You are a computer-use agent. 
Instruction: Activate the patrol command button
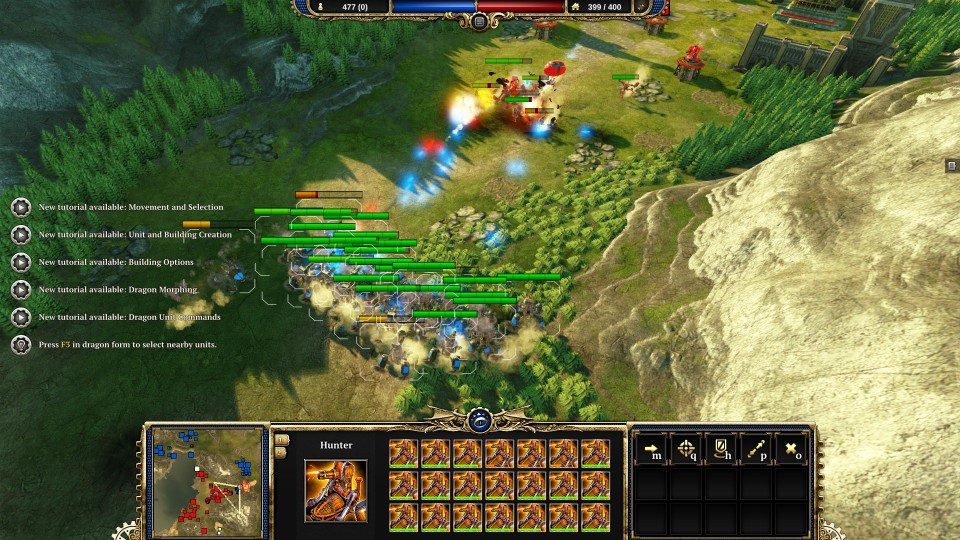click(x=757, y=450)
